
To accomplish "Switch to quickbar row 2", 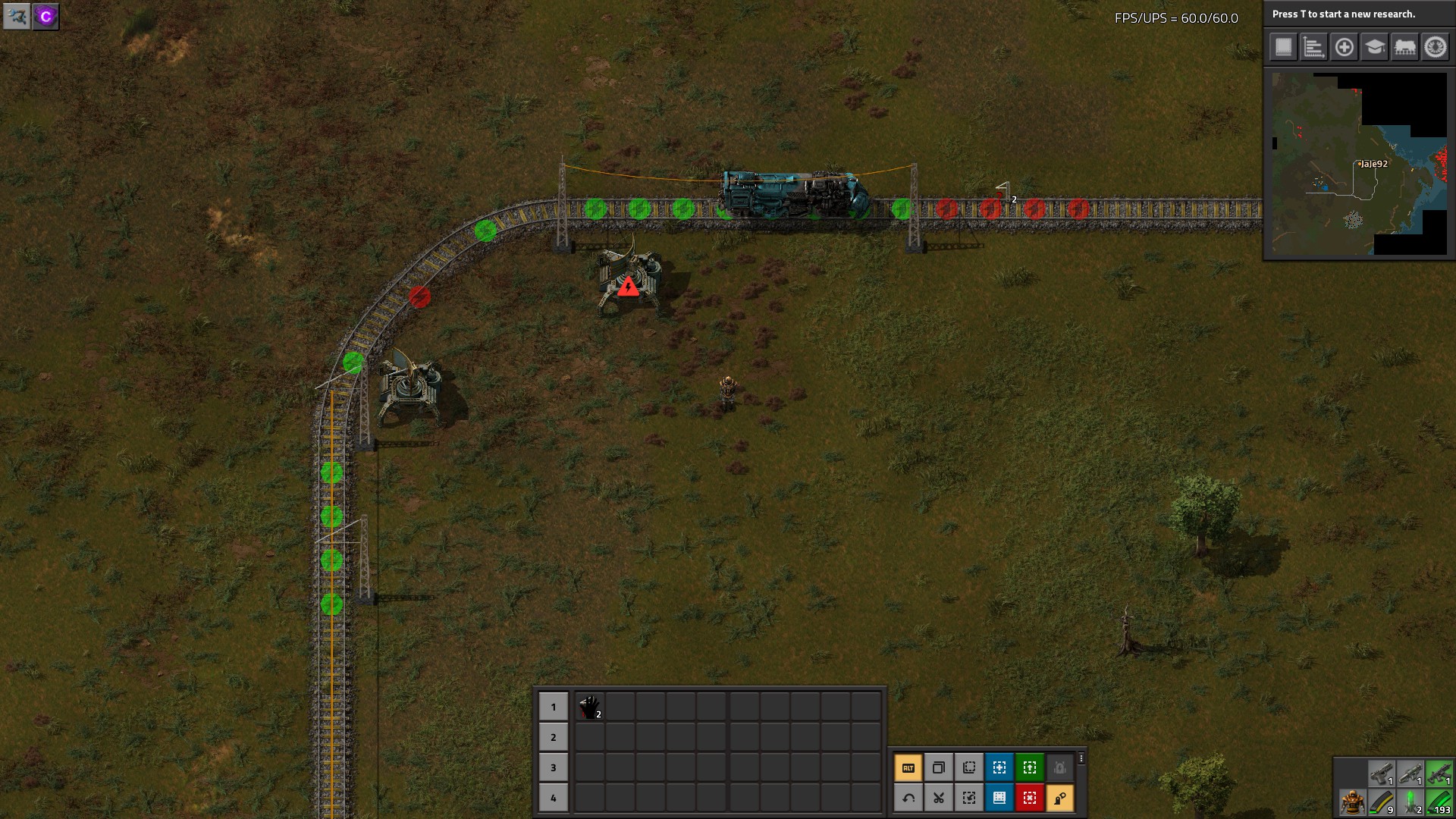I will (553, 737).
